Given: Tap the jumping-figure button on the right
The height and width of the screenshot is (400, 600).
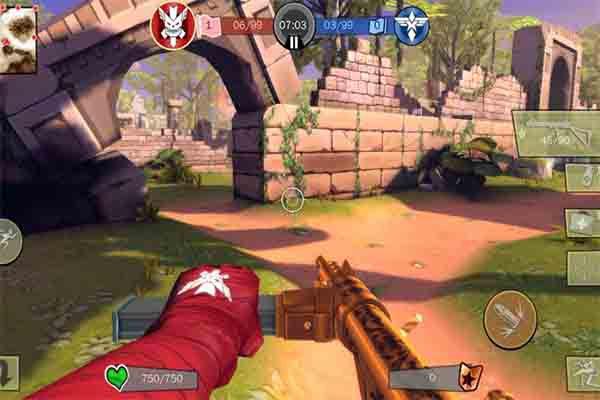Looking at the screenshot, I should click(x=583, y=373).
